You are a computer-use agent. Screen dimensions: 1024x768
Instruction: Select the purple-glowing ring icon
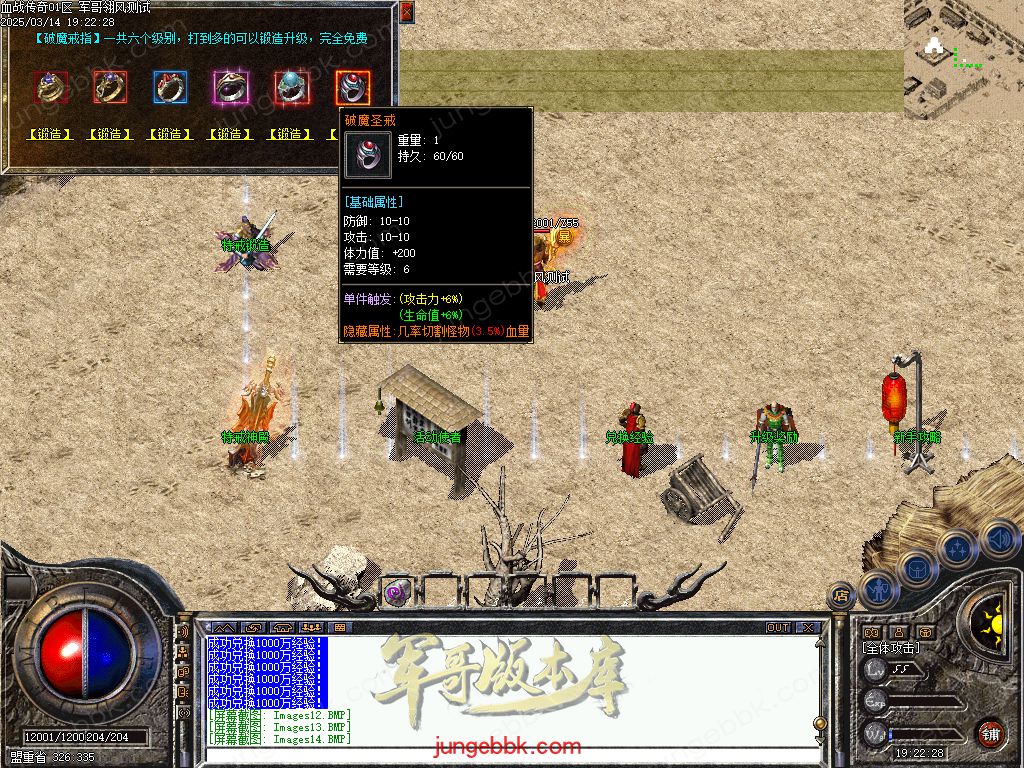231,88
